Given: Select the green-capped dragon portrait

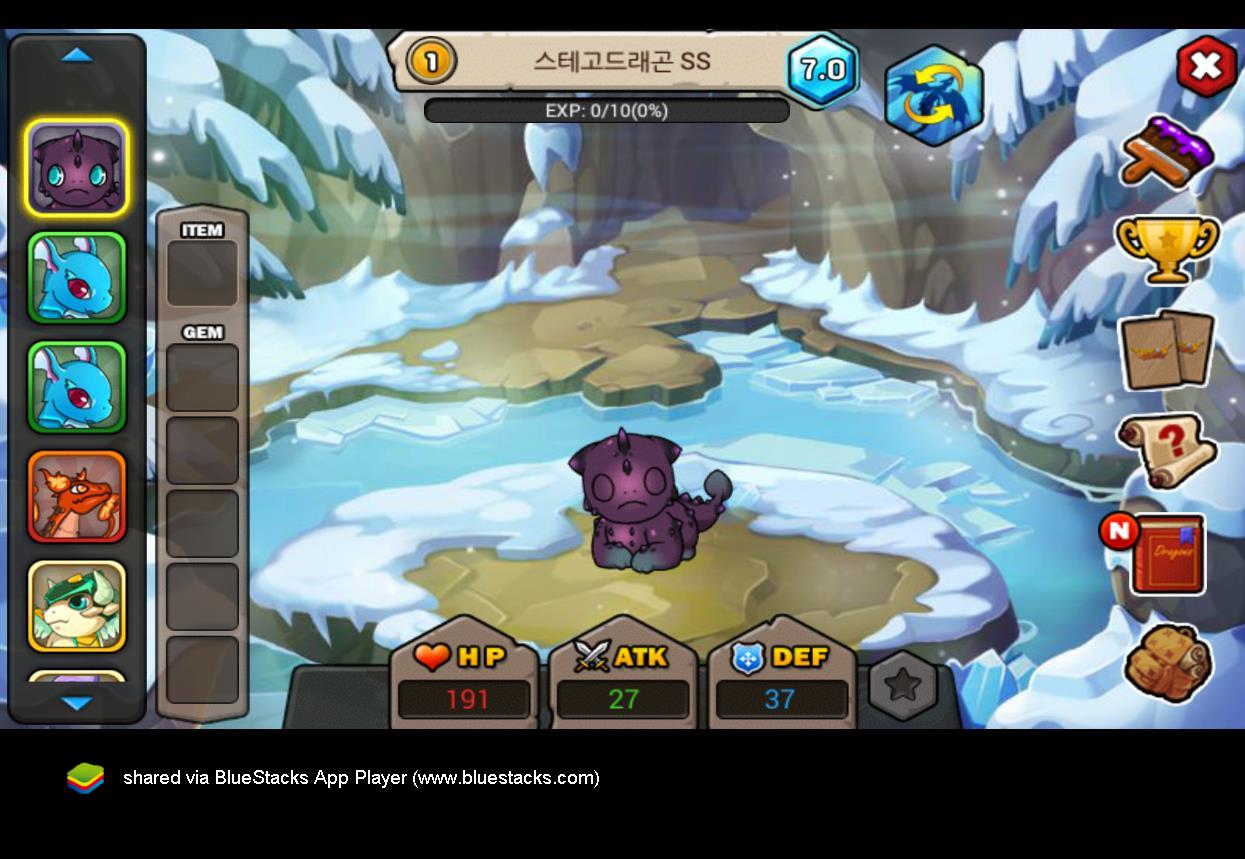Looking at the screenshot, I should 77,606.
